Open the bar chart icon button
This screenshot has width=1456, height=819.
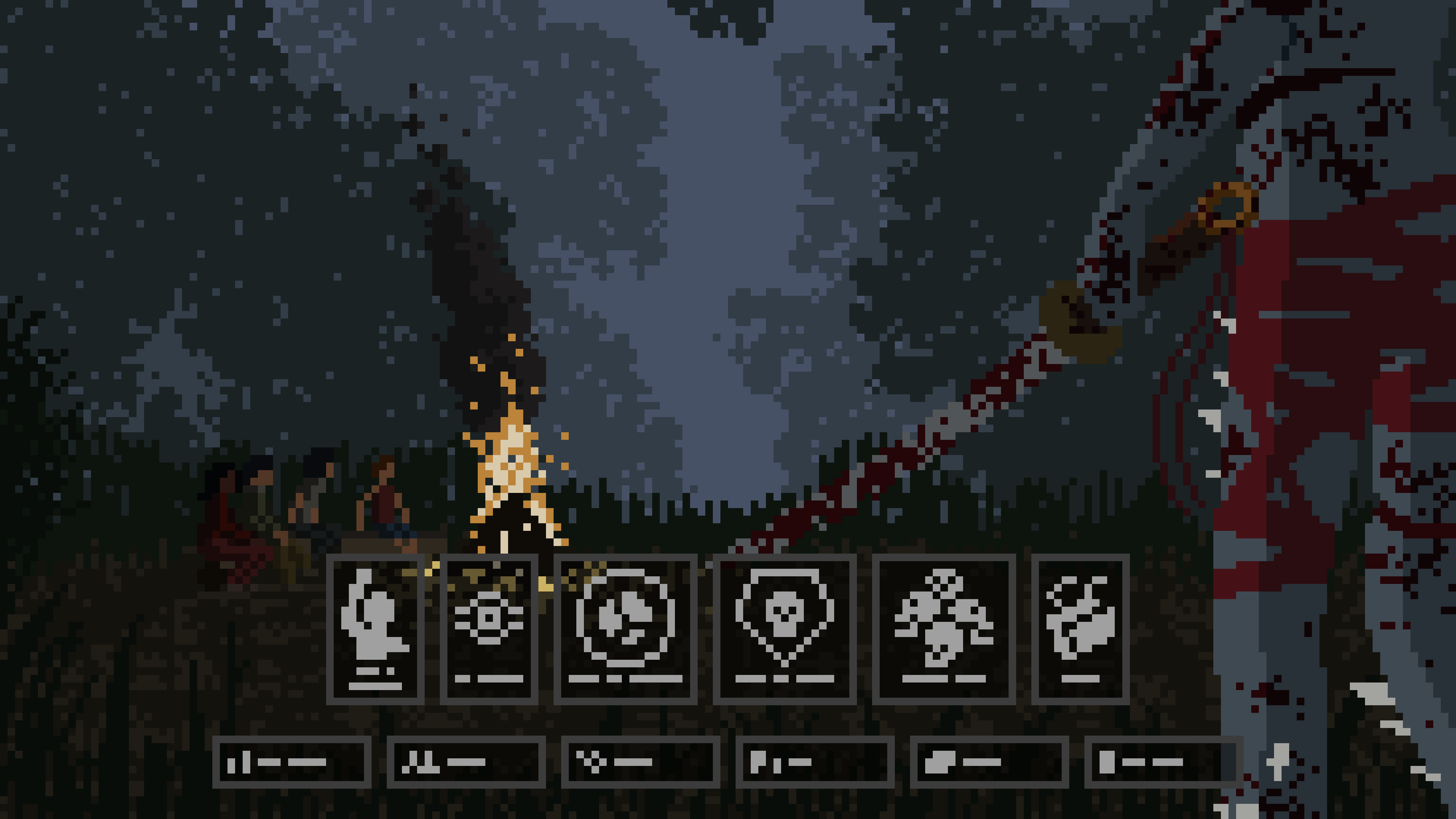(x=292, y=762)
